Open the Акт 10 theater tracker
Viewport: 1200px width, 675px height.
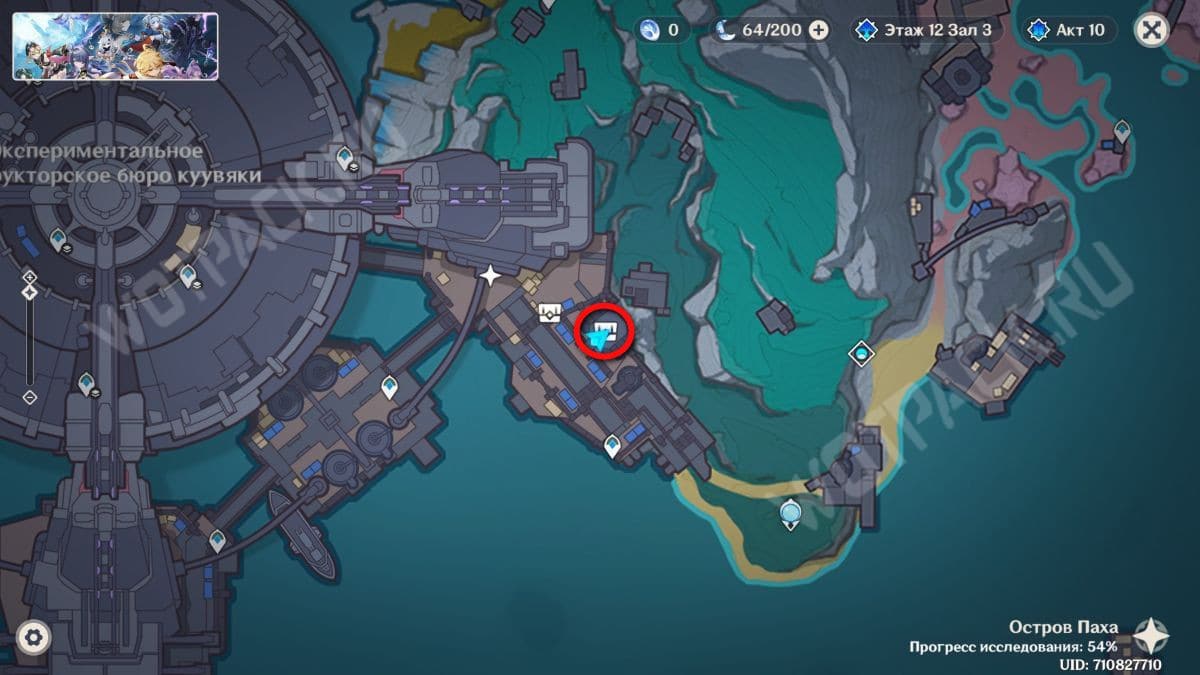(x=1071, y=30)
